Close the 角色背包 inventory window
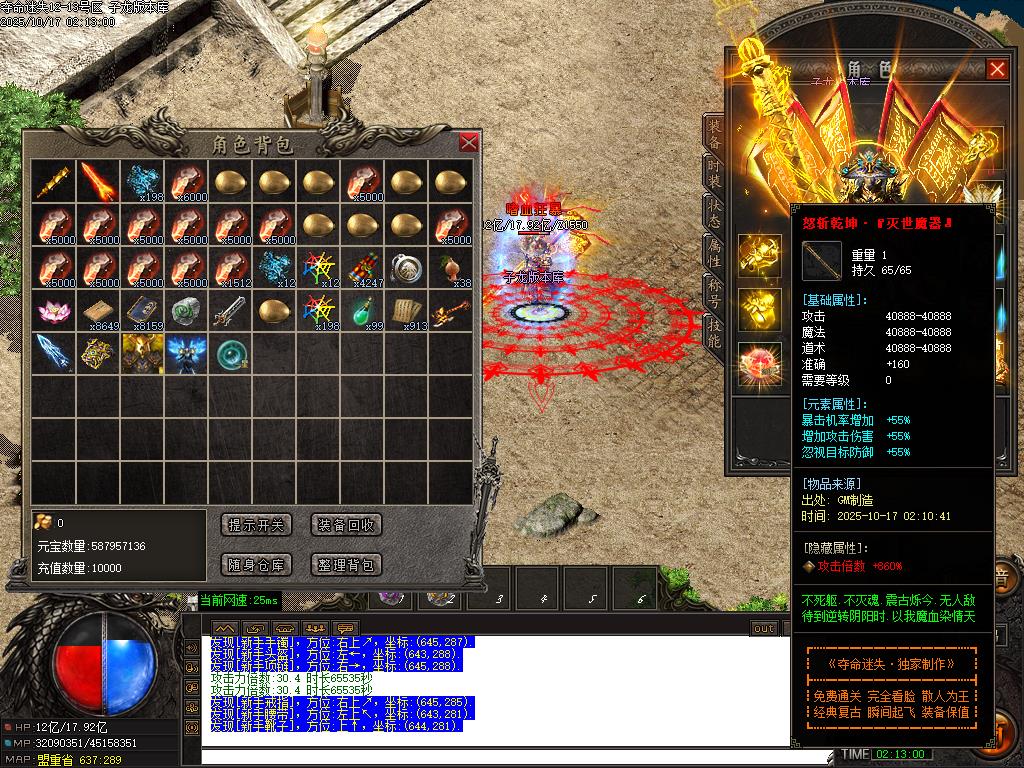 [468, 142]
